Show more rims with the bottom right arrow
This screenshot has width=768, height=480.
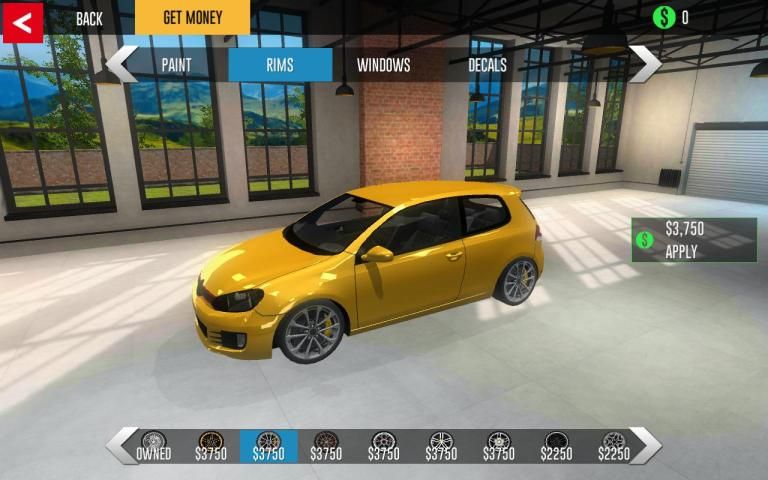pyautogui.click(x=645, y=445)
